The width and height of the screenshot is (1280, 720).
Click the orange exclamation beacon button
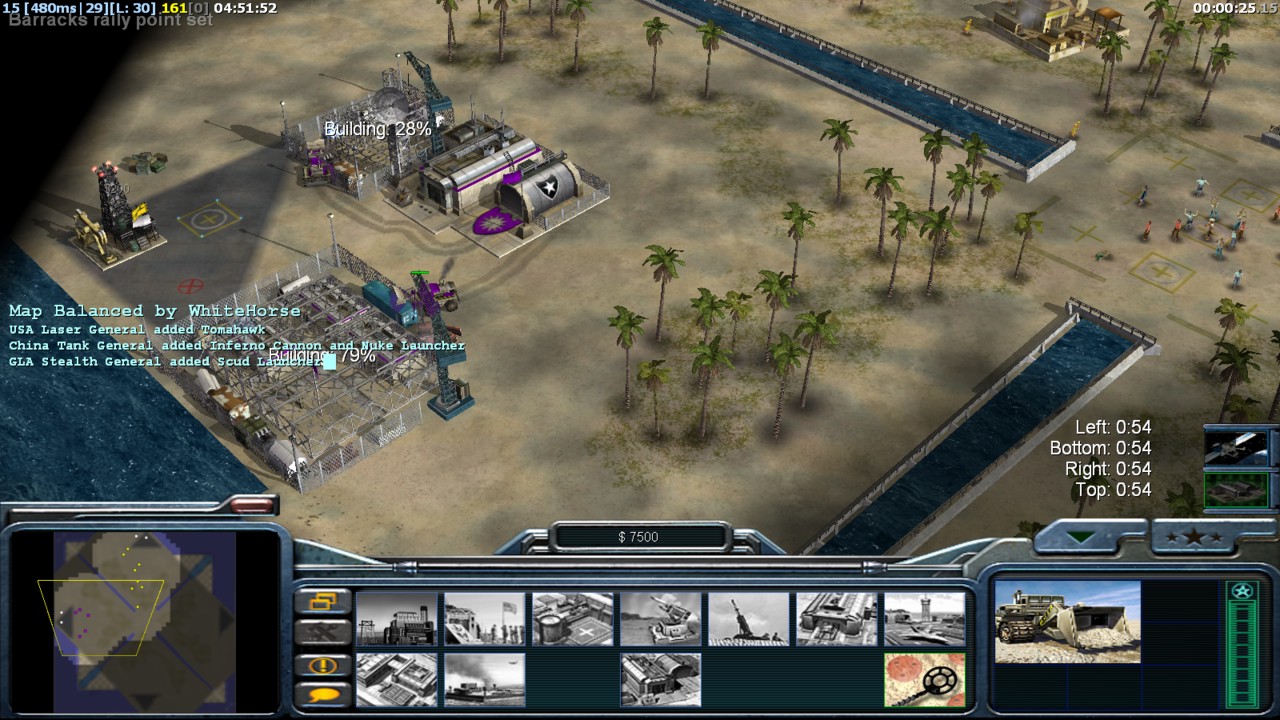click(324, 665)
